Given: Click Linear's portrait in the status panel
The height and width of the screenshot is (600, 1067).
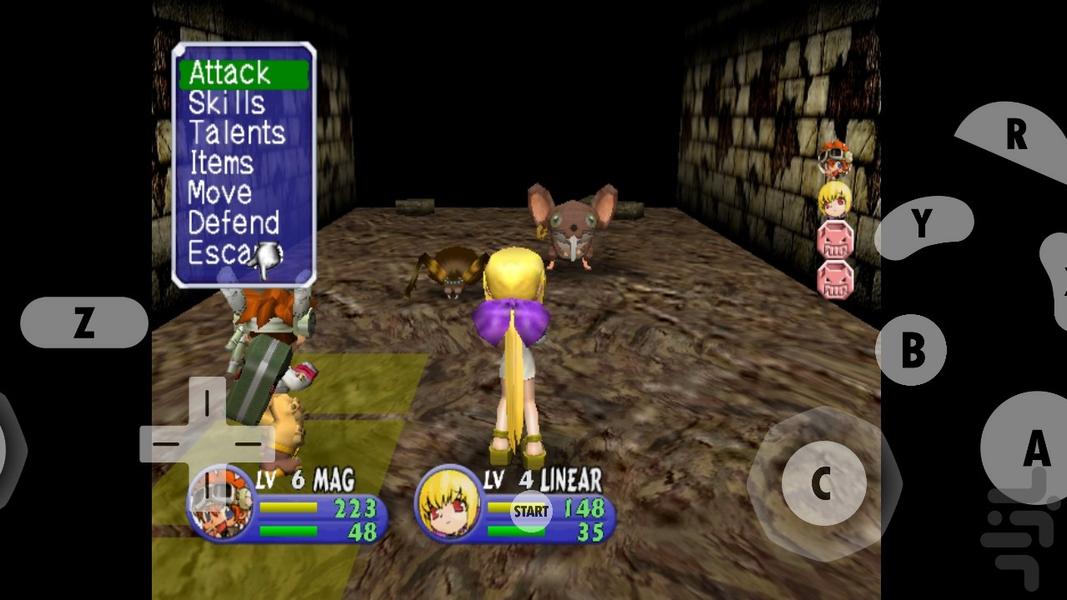Looking at the screenshot, I should tap(446, 503).
